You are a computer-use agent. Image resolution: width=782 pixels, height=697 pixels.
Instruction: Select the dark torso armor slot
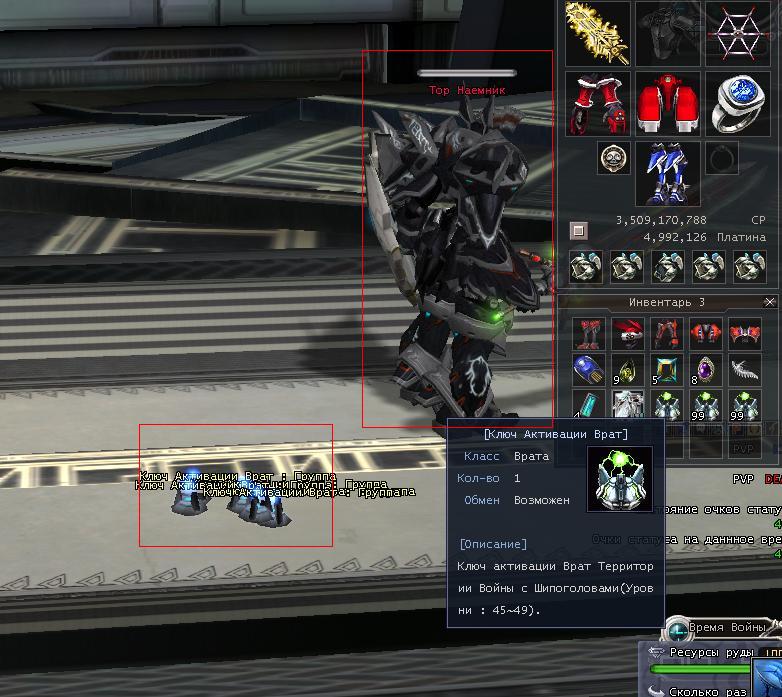(667, 33)
